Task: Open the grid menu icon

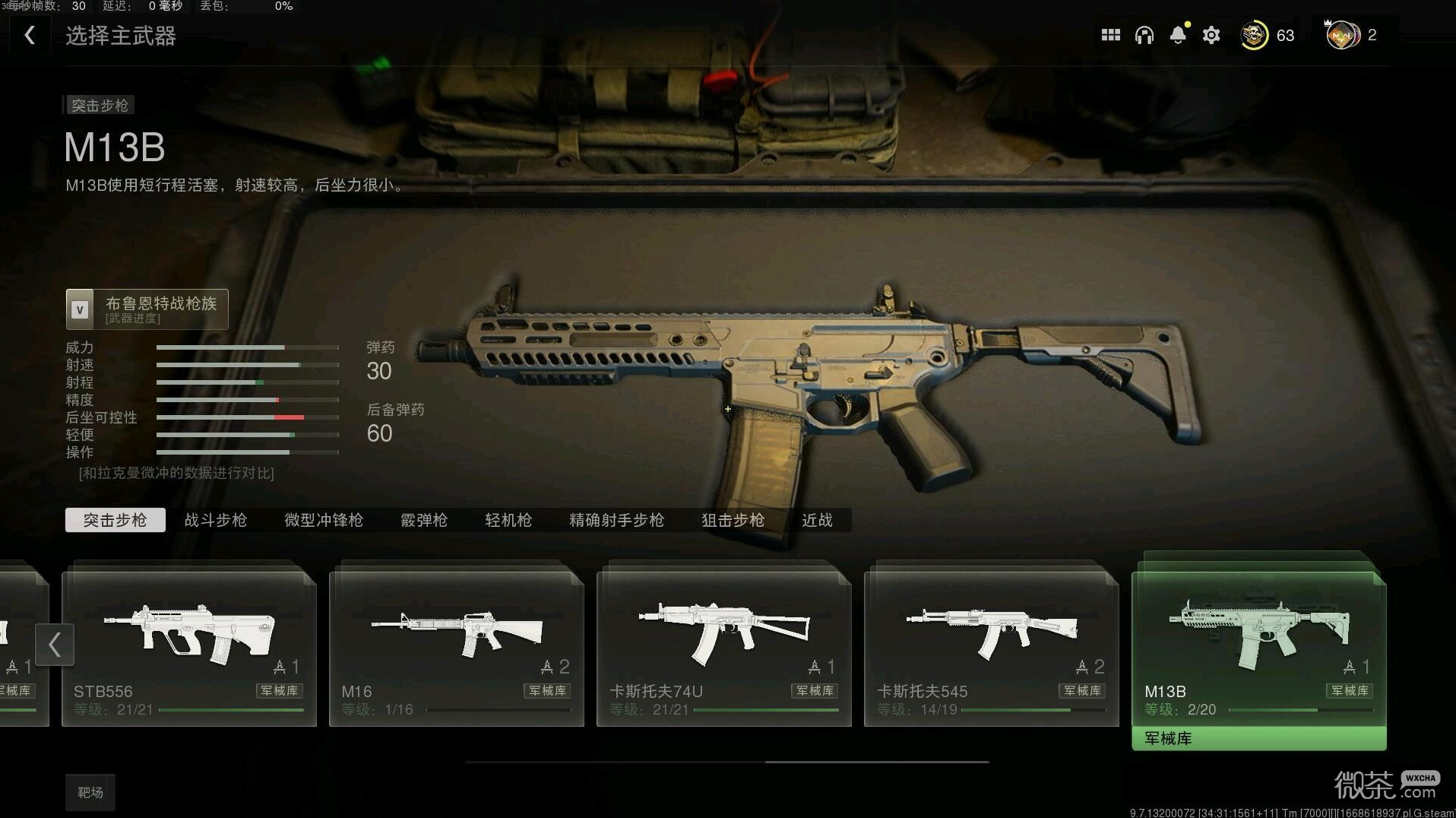Action: pos(1110,35)
